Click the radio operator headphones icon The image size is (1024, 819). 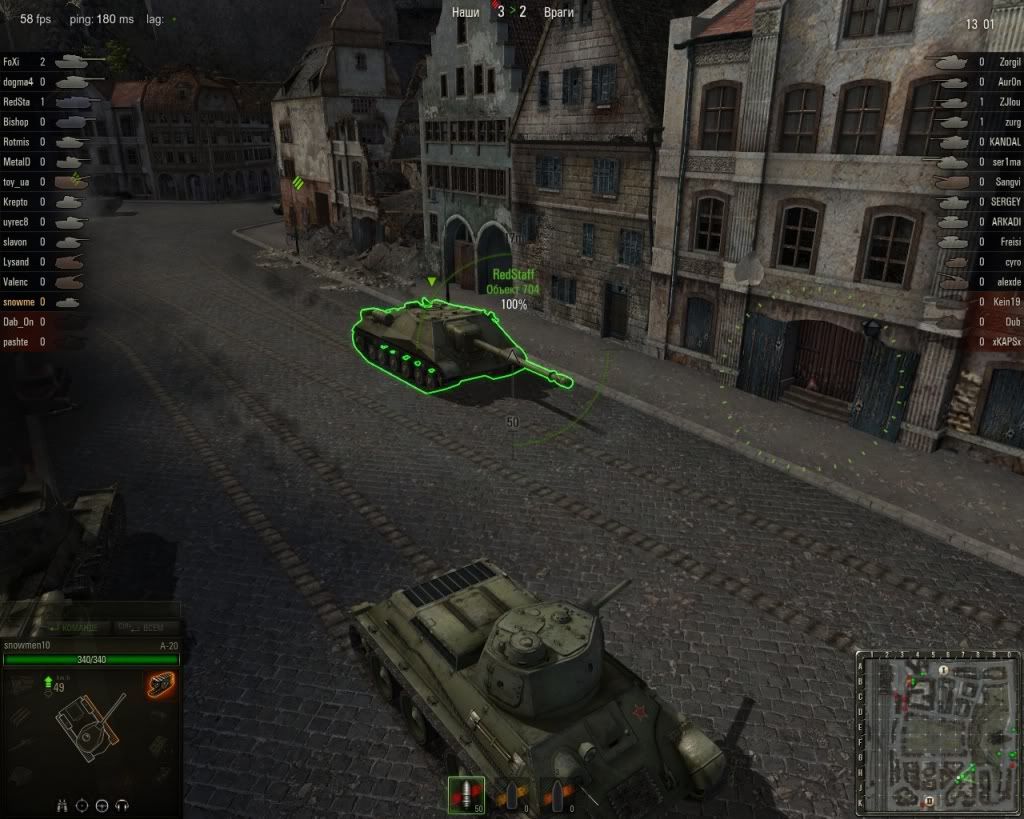coord(123,805)
